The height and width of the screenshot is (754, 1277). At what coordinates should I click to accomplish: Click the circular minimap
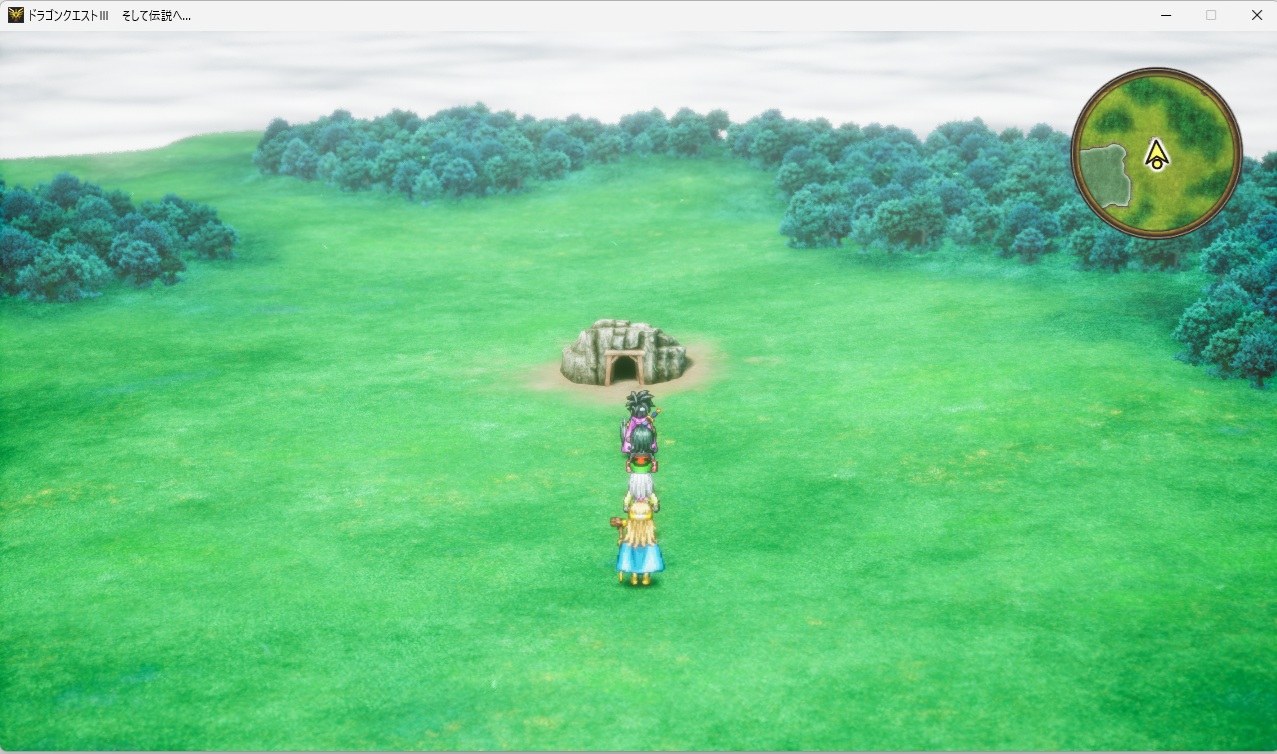click(1156, 153)
